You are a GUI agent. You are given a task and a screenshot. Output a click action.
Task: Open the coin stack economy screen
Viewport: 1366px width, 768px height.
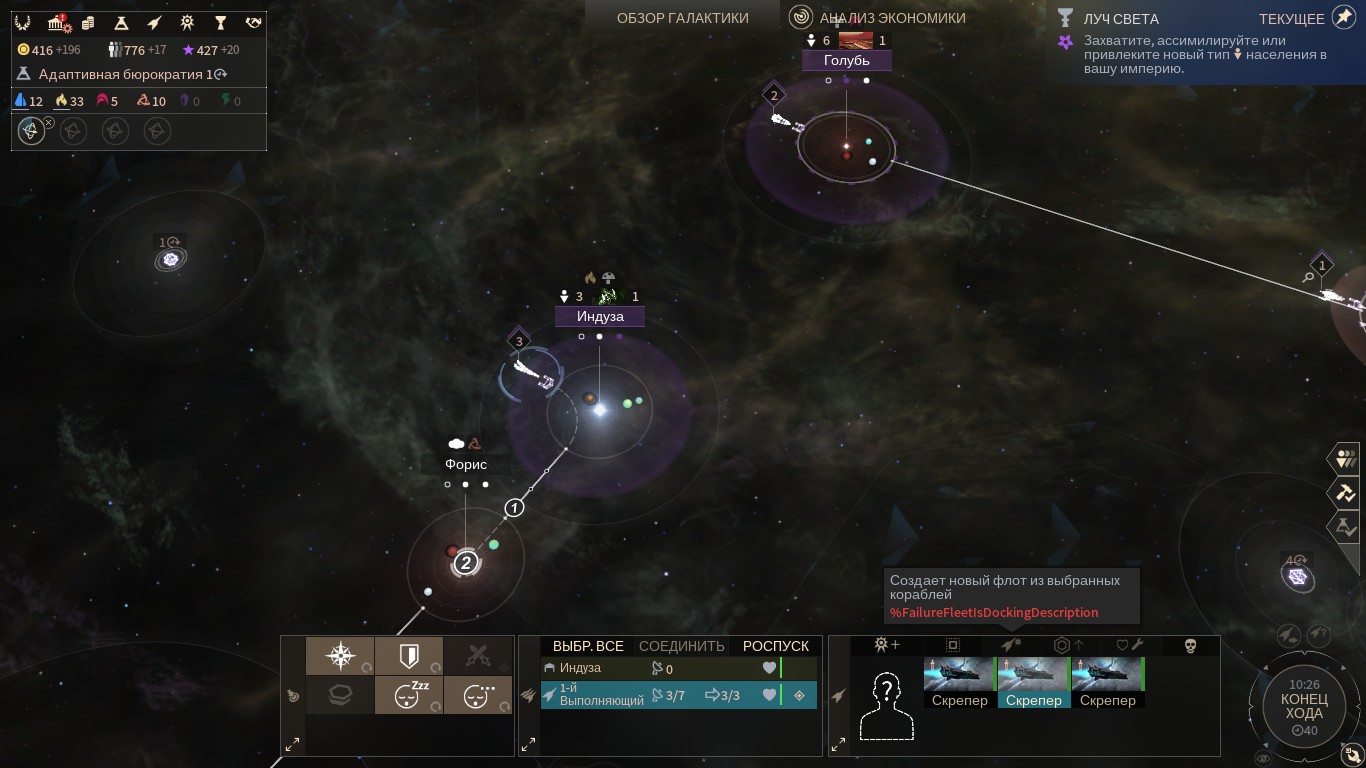click(88, 22)
